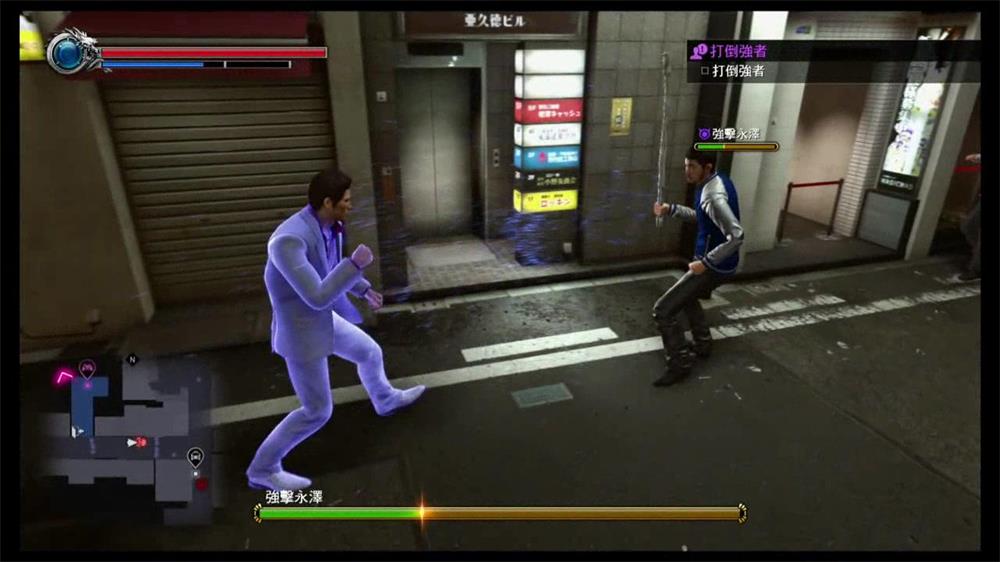Viewport: 1000px width, 562px height.
Task: Select the taxi marker on the minimap
Action: pyautogui.click(x=195, y=456)
